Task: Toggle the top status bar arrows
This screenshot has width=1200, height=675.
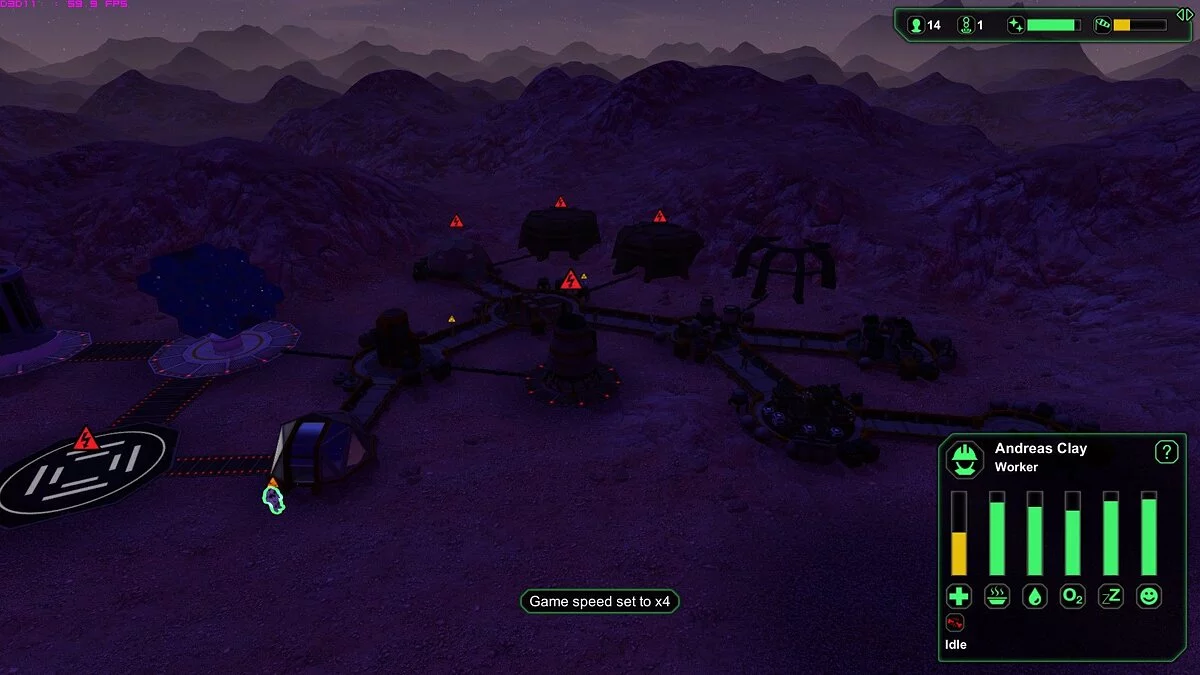Action: tap(1184, 13)
